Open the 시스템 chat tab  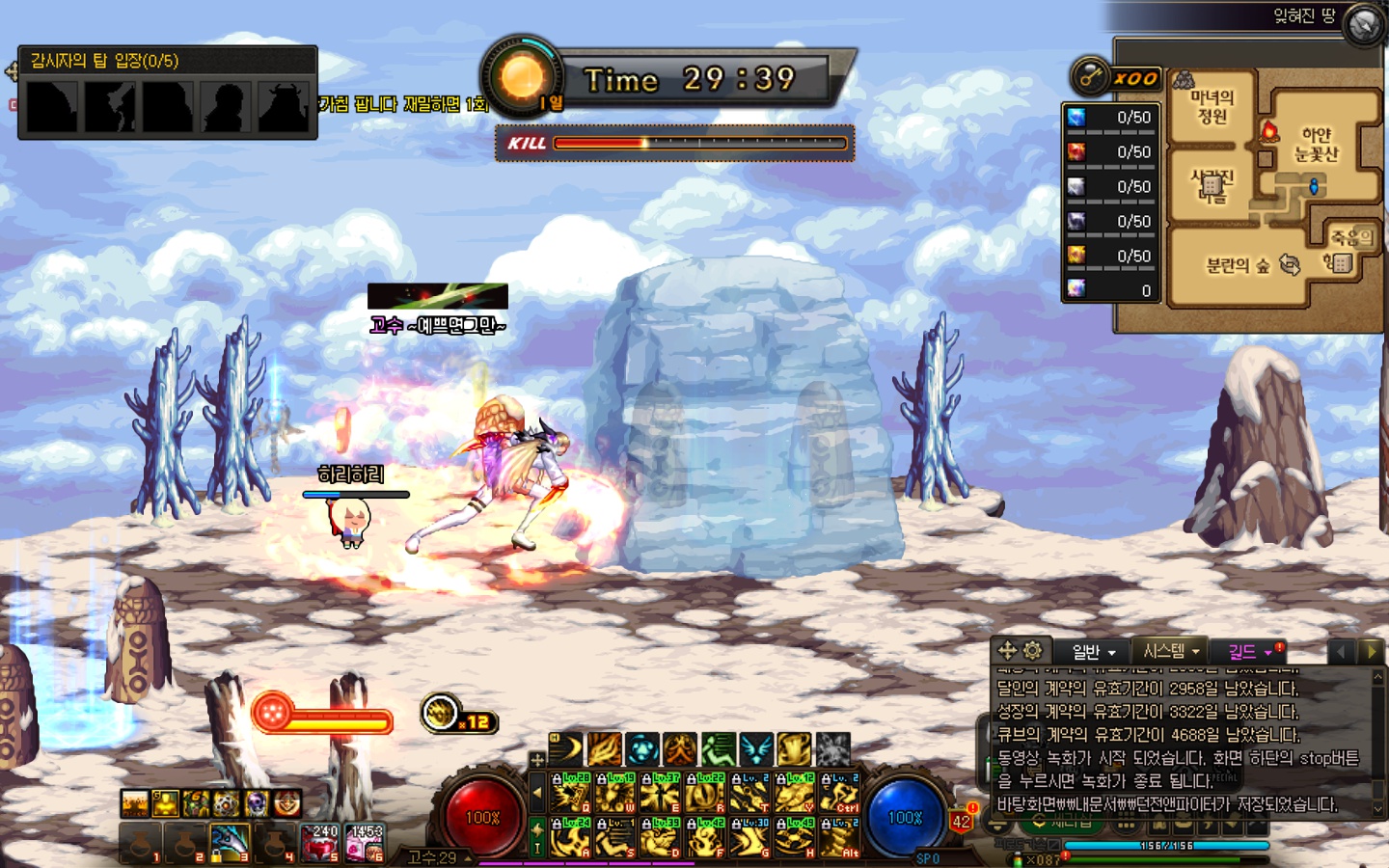click(1170, 651)
